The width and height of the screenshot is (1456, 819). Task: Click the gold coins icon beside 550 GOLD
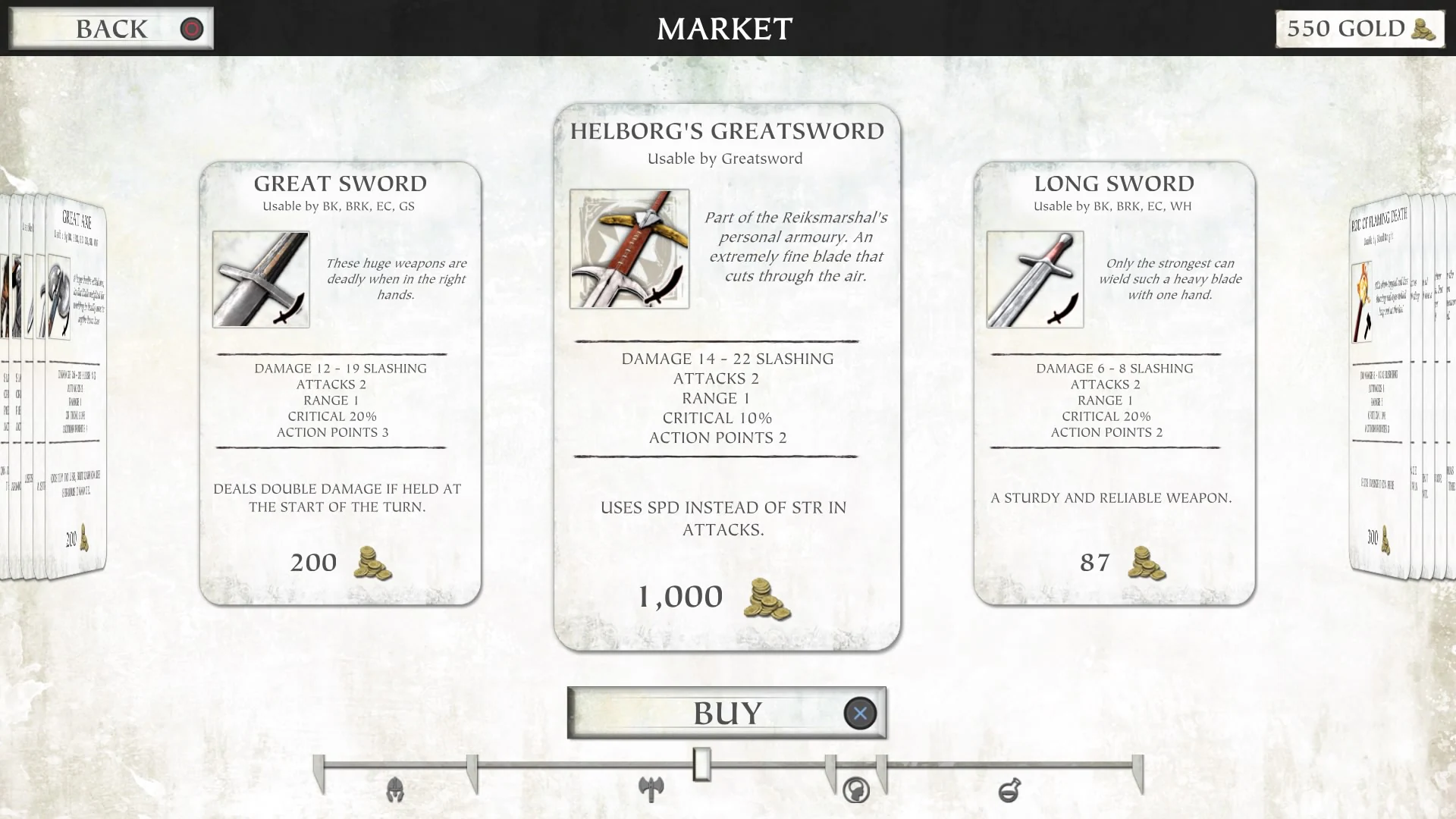tap(1422, 30)
